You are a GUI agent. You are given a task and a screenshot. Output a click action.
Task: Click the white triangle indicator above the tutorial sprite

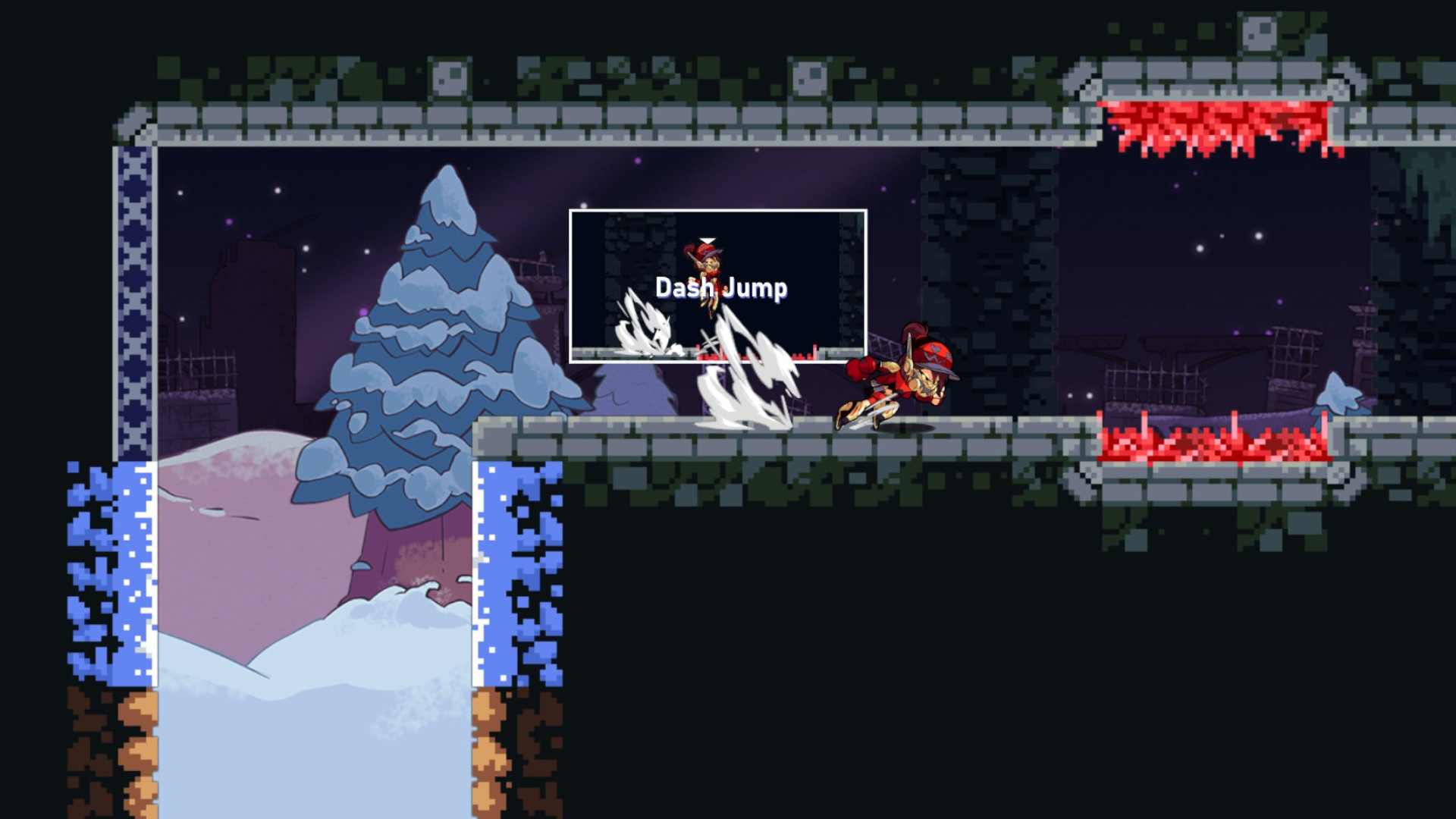[x=706, y=239]
